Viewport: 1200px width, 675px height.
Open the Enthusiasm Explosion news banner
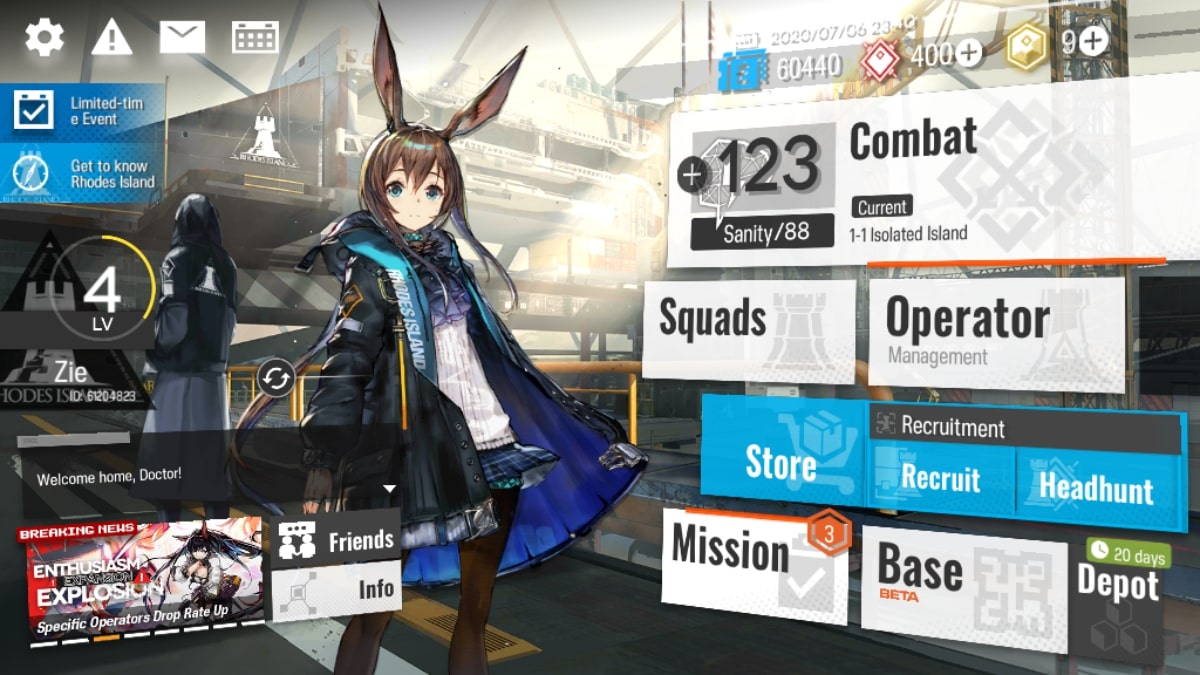[142, 579]
